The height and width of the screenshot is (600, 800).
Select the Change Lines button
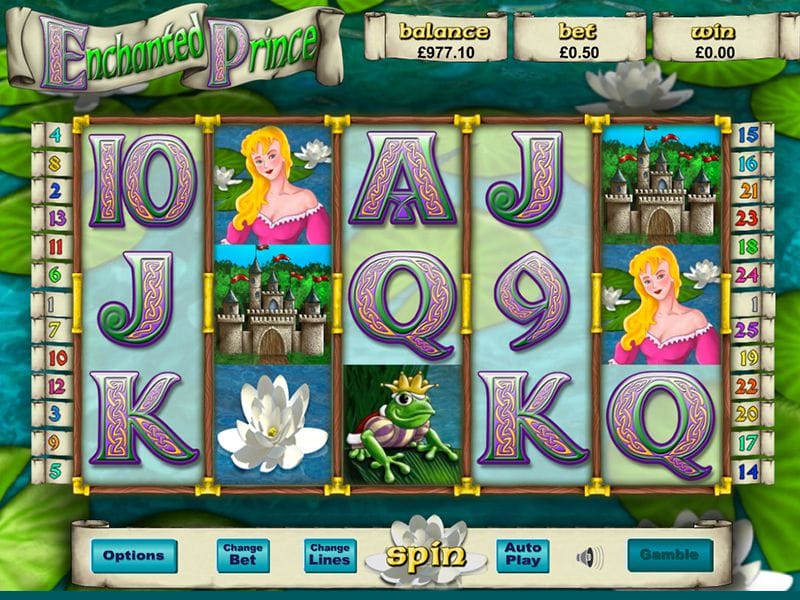point(330,556)
